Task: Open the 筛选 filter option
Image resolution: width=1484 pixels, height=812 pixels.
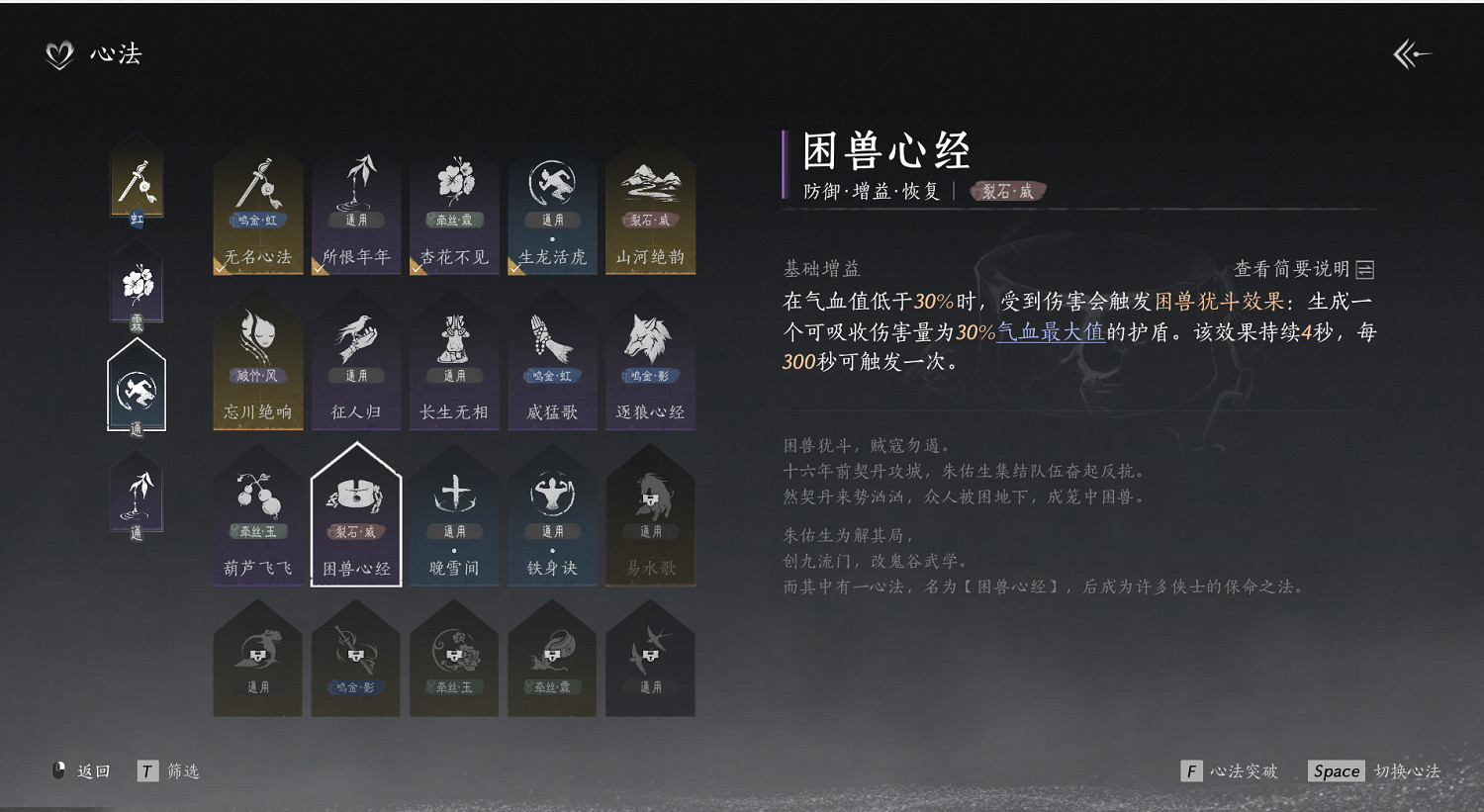Action: tap(184, 771)
